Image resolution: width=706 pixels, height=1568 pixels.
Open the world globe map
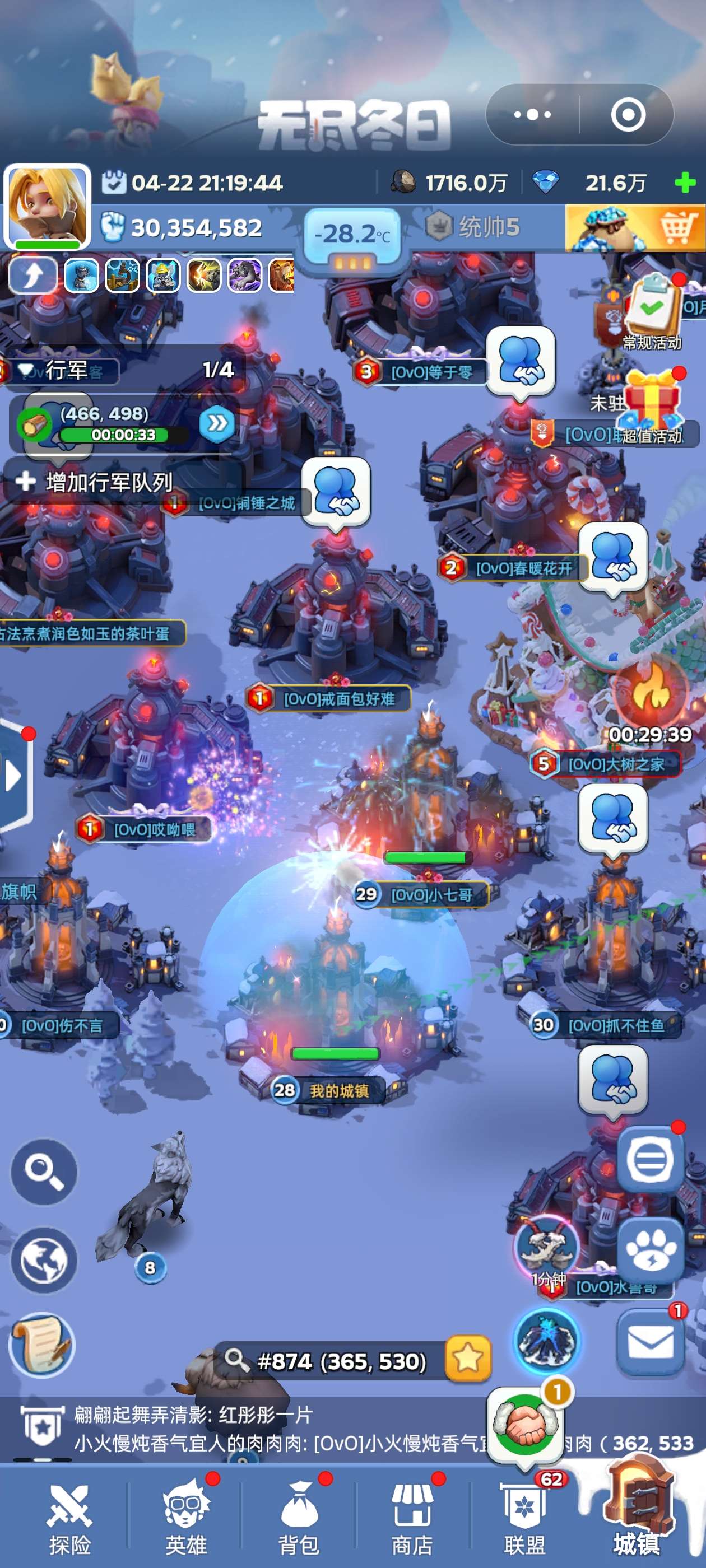pyautogui.click(x=44, y=1259)
